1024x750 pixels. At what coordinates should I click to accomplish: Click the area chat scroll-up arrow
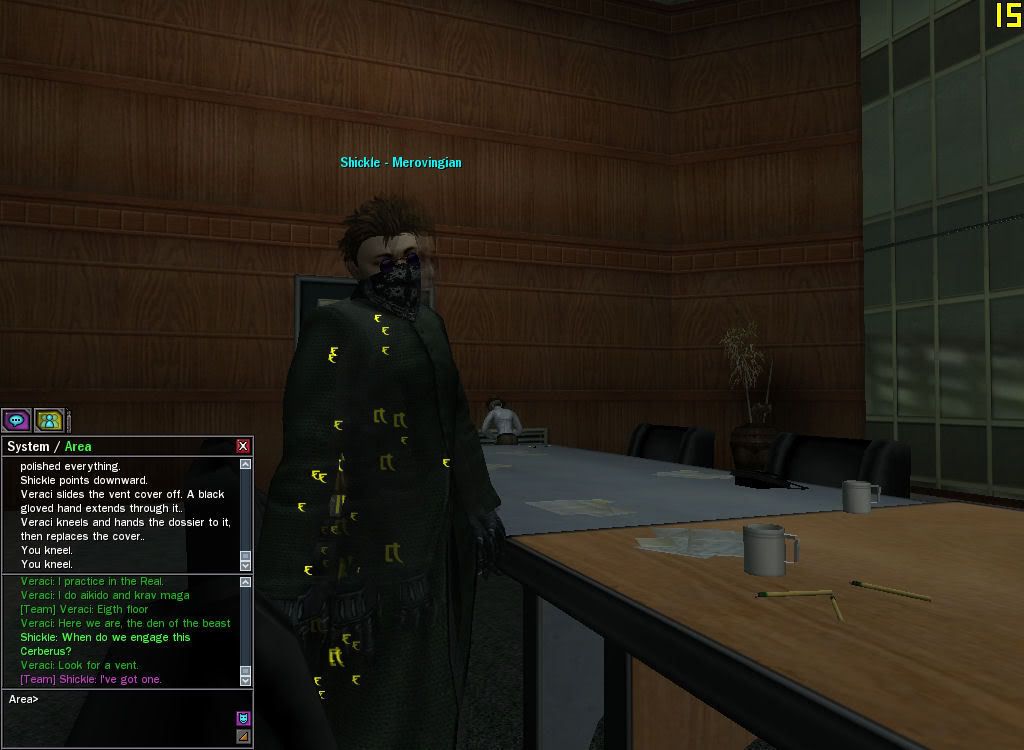(x=245, y=581)
